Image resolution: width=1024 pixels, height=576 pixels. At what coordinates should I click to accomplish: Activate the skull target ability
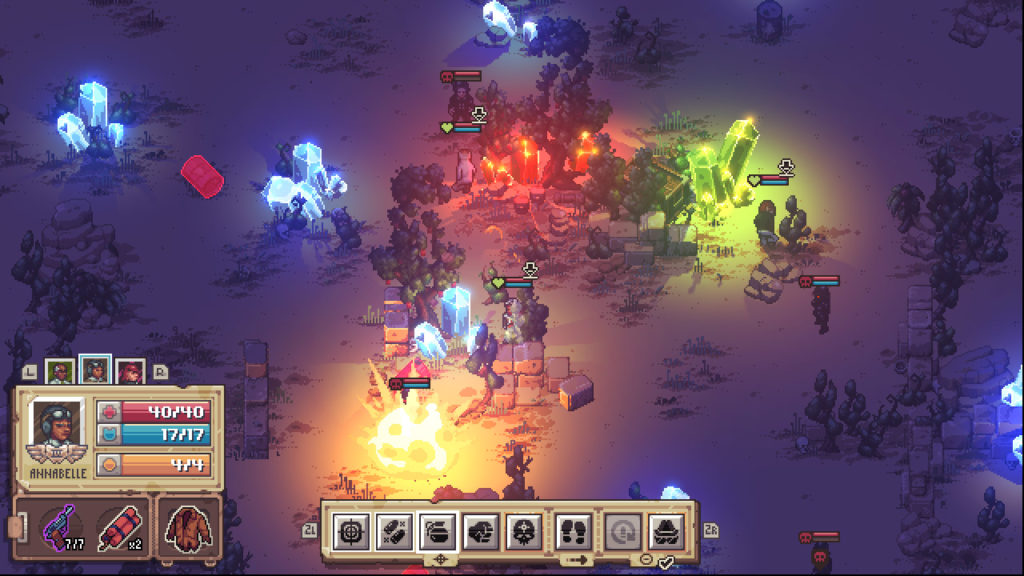[x=525, y=529]
